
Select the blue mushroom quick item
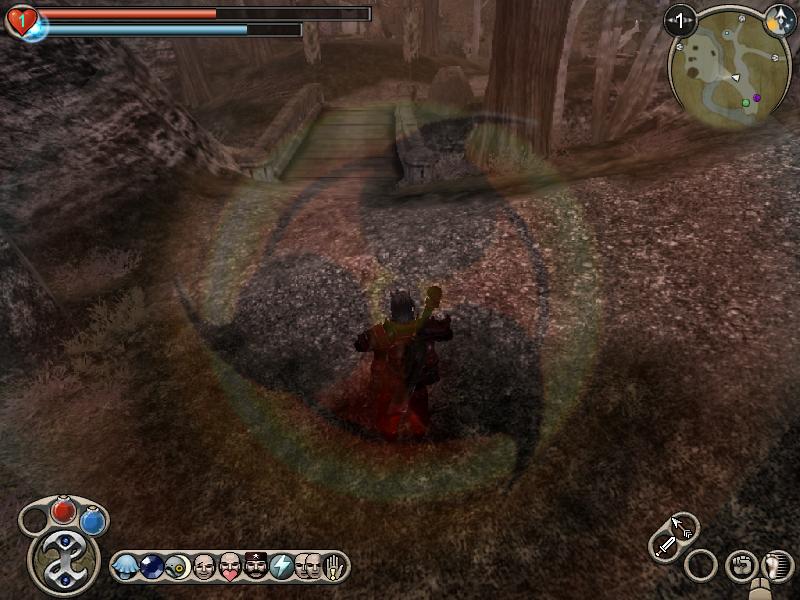pos(127,567)
